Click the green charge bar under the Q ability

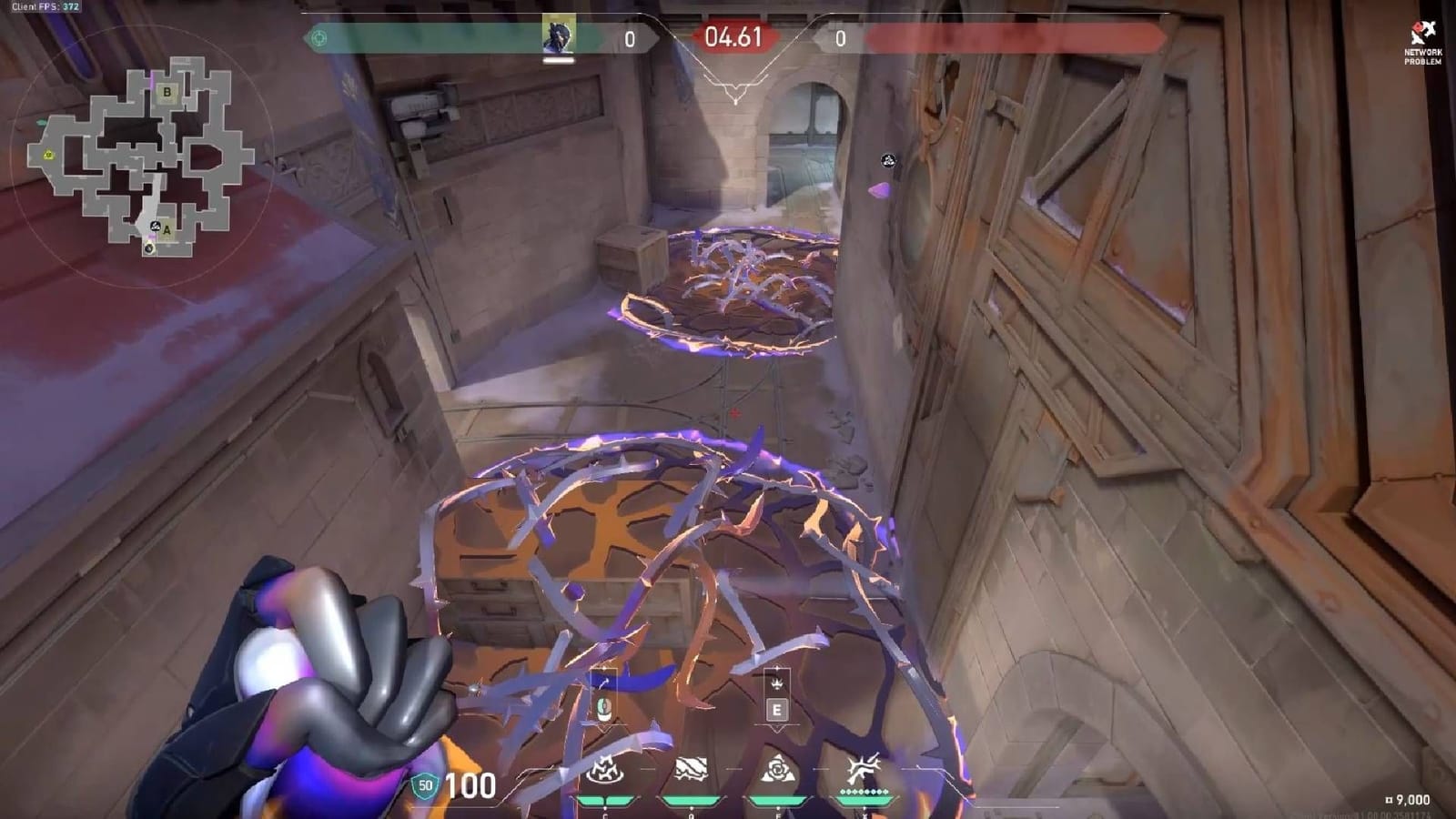pos(691,800)
